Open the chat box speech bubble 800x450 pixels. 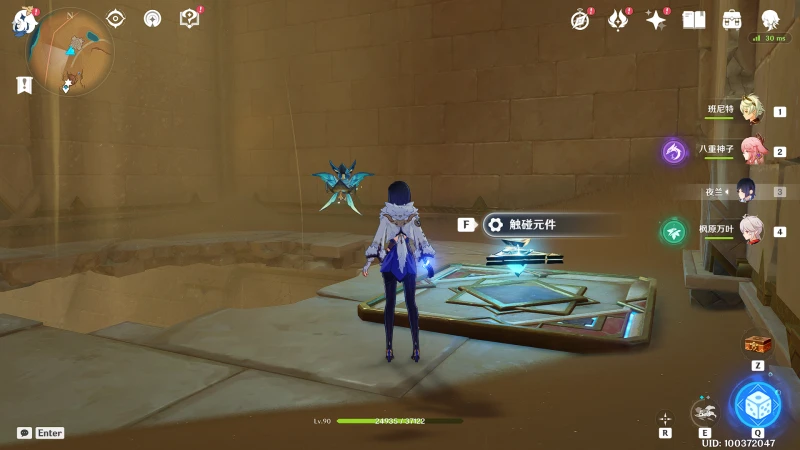tap(24, 433)
